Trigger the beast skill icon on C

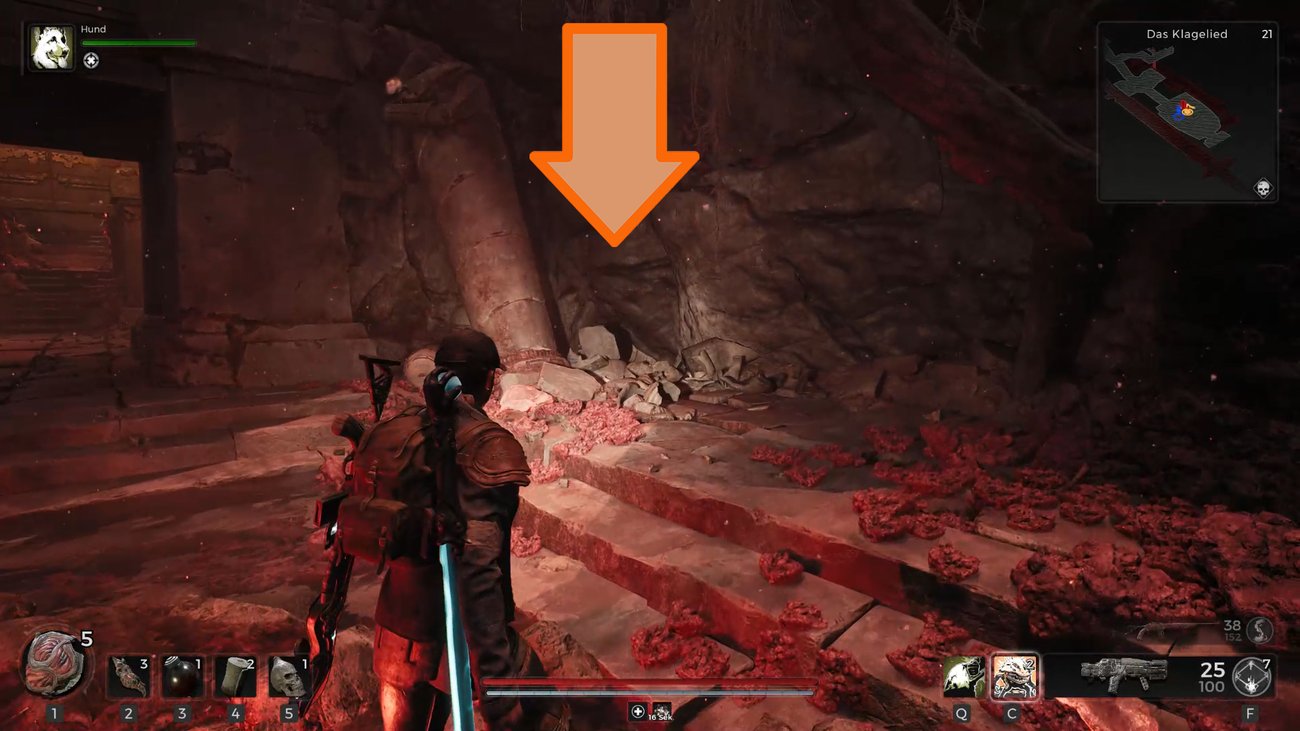[x=1014, y=677]
